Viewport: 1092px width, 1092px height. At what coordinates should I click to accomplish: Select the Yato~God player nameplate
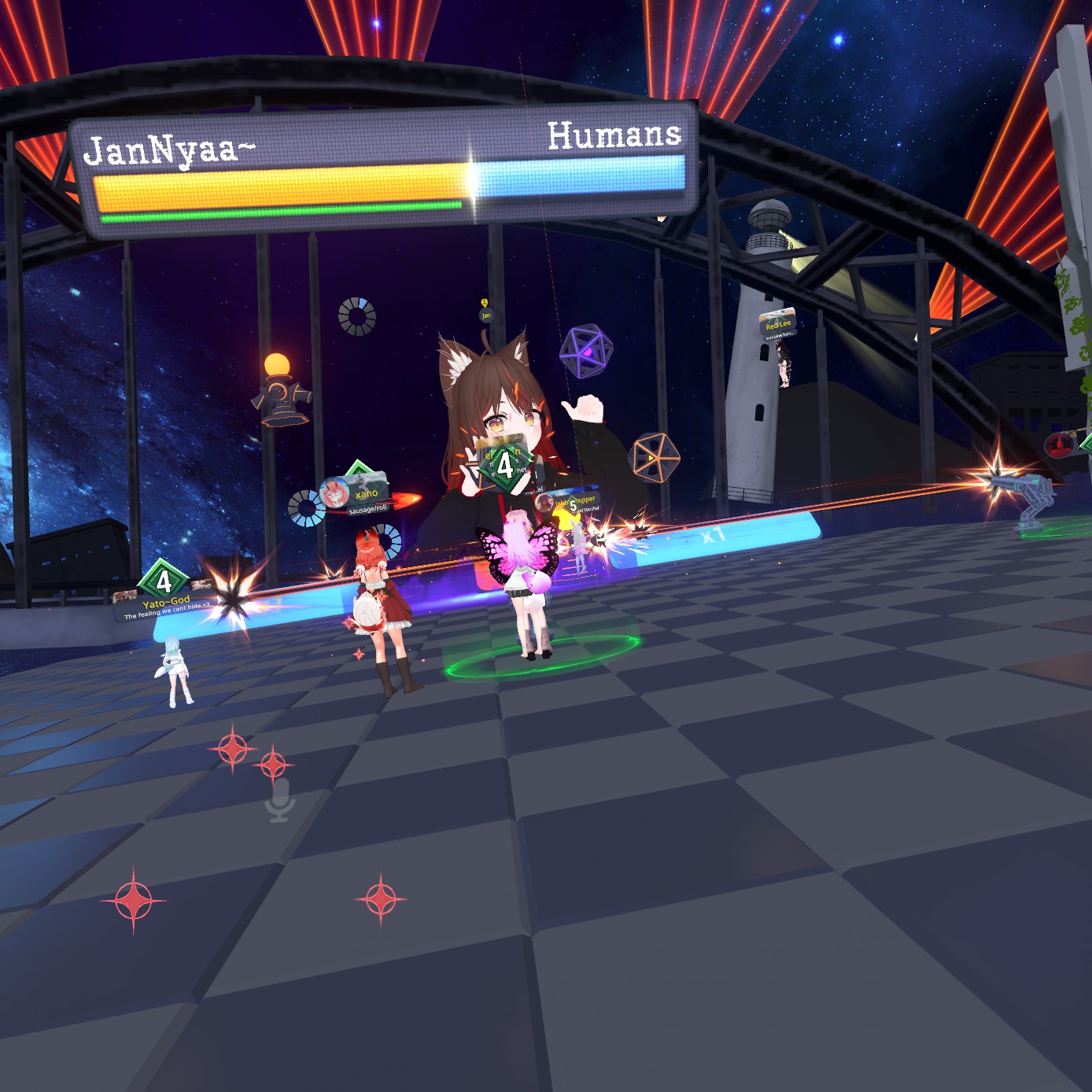click(165, 602)
